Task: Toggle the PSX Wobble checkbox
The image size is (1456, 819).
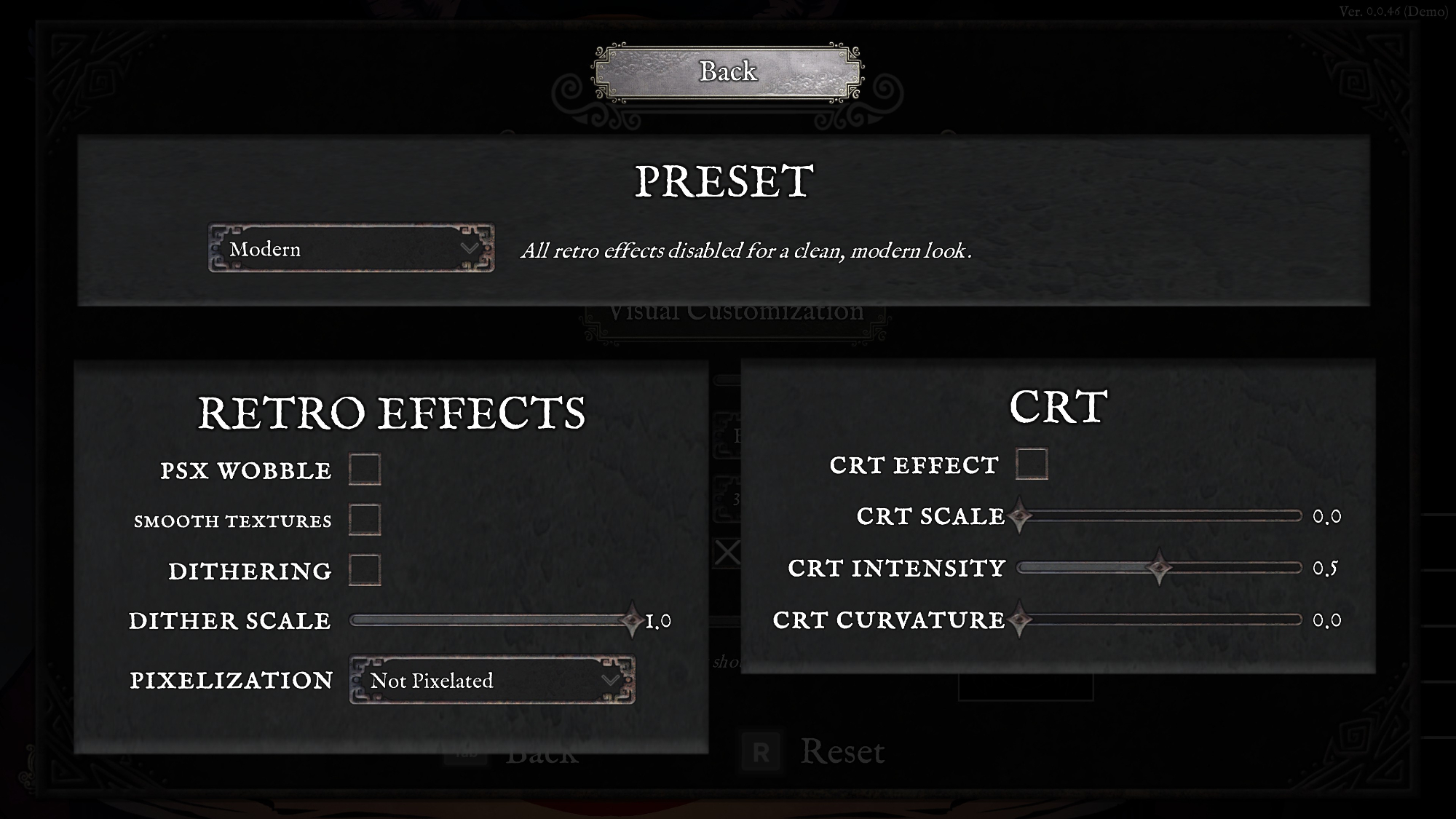Action: 365,470
